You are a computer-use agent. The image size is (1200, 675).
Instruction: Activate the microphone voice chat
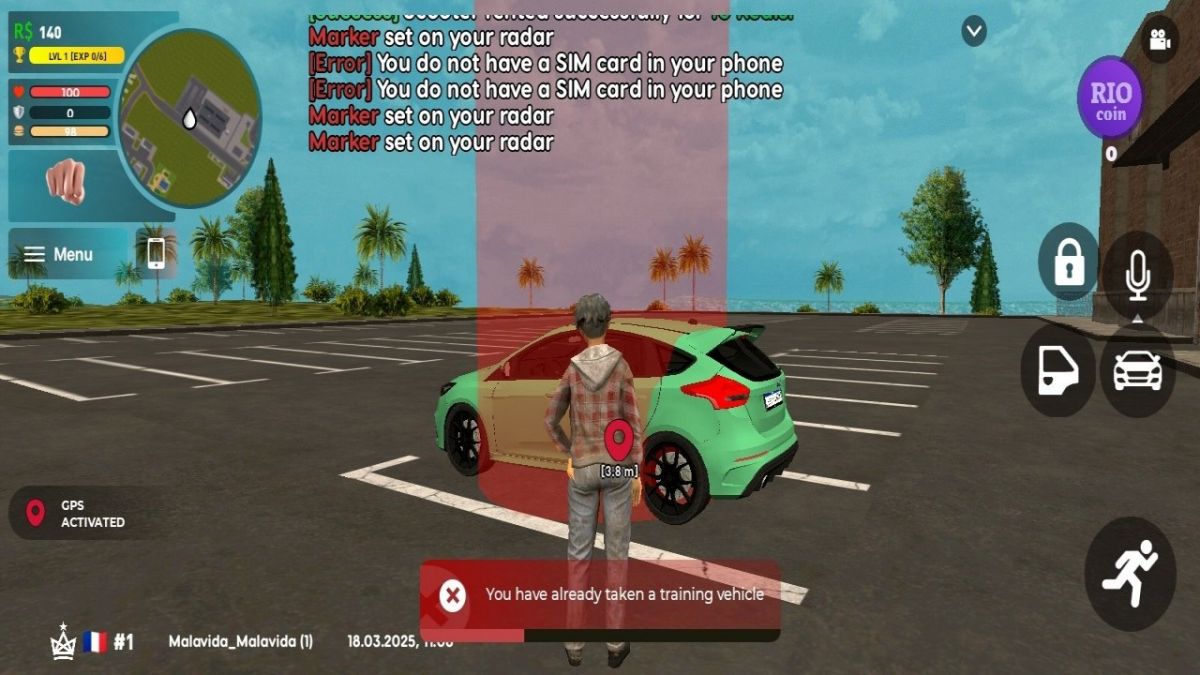tap(1137, 274)
